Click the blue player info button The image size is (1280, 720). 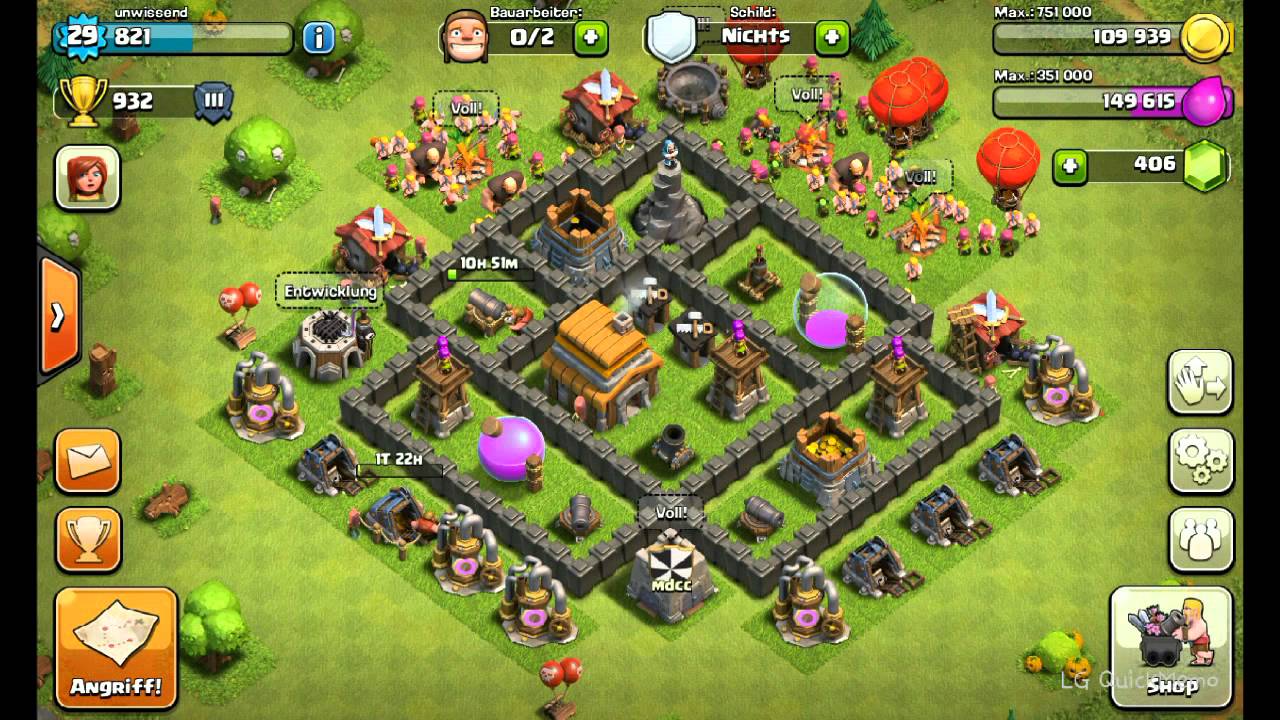[318, 38]
